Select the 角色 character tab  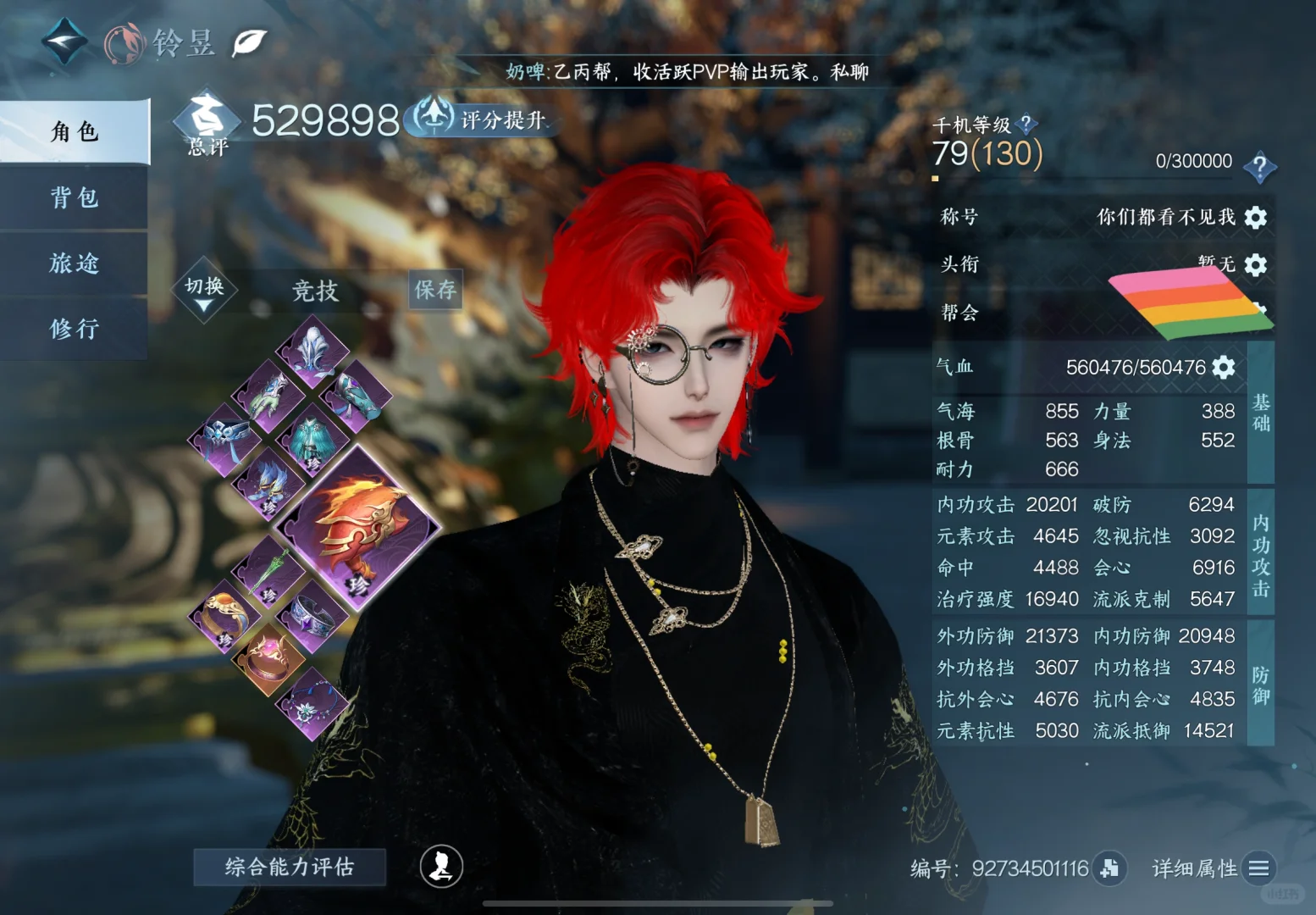75,131
